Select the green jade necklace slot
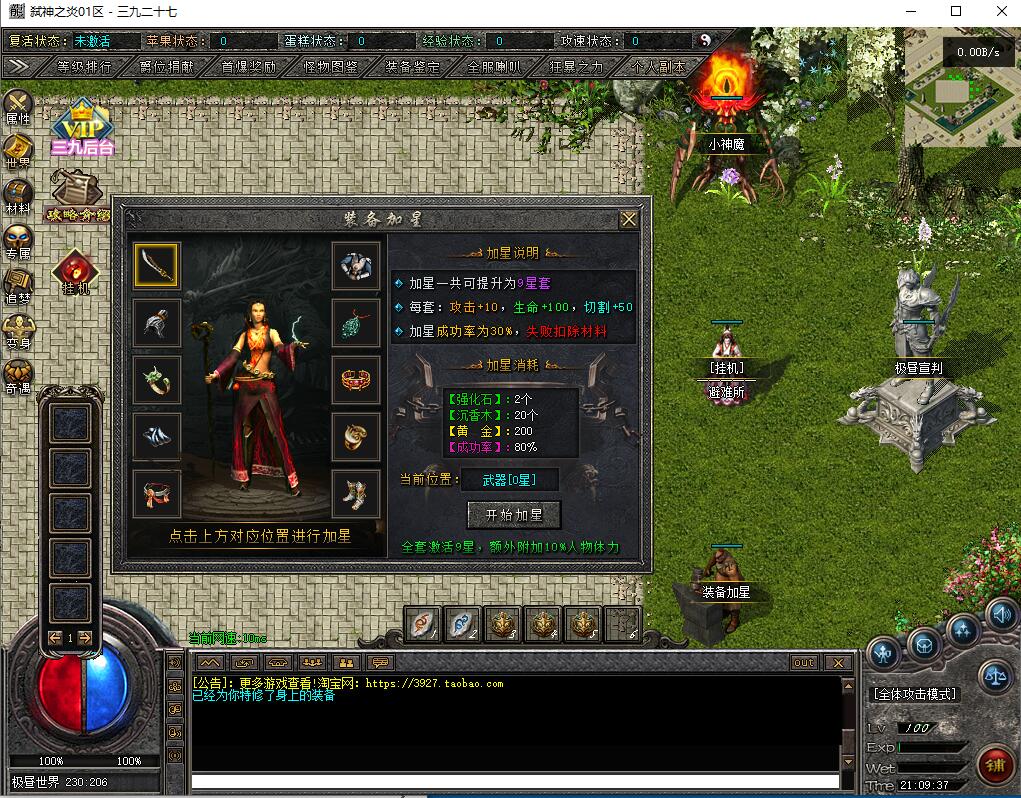Screen dimensions: 1021x798 coord(356,322)
